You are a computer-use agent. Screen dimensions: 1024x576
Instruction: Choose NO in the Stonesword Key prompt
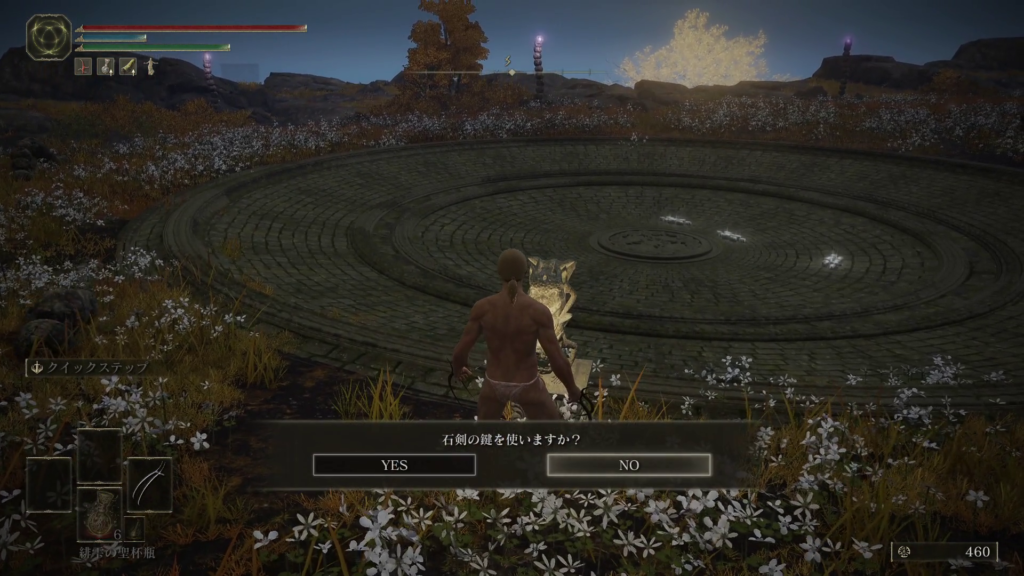[629, 465]
